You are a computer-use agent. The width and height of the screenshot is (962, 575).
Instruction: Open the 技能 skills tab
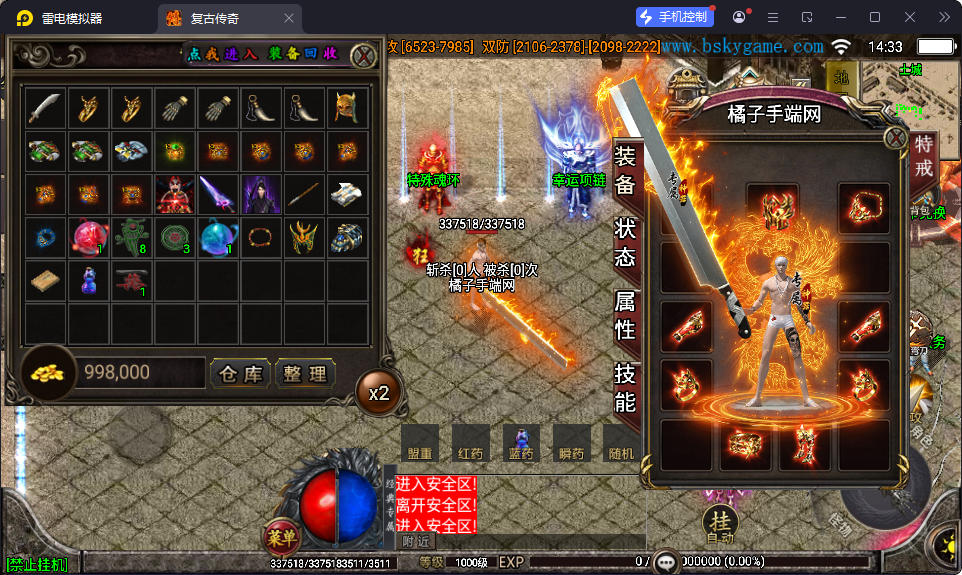[625, 388]
